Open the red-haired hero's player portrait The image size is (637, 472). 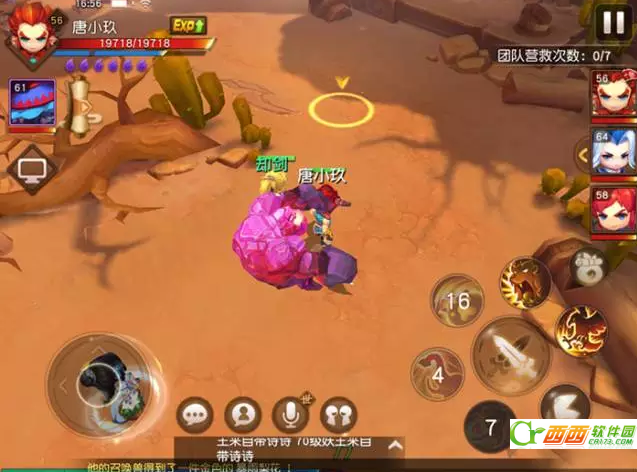click(x=31, y=35)
